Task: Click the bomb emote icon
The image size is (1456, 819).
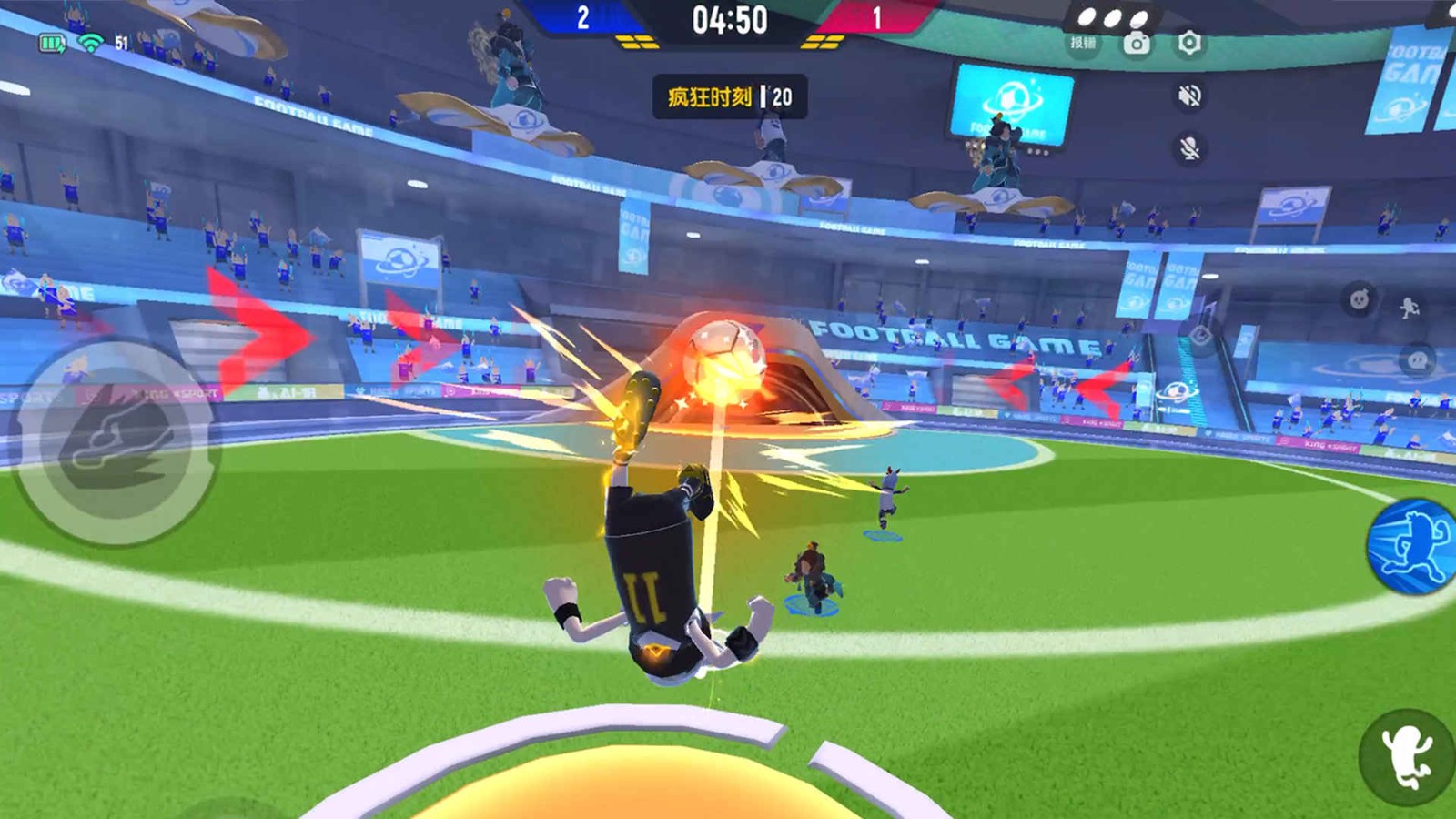Action: [1359, 300]
